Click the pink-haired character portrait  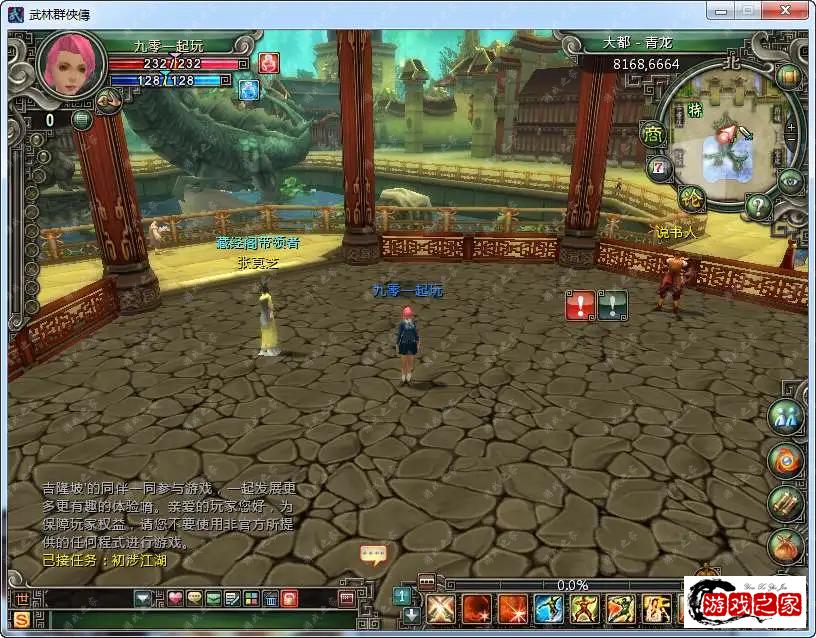click(70, 63)
